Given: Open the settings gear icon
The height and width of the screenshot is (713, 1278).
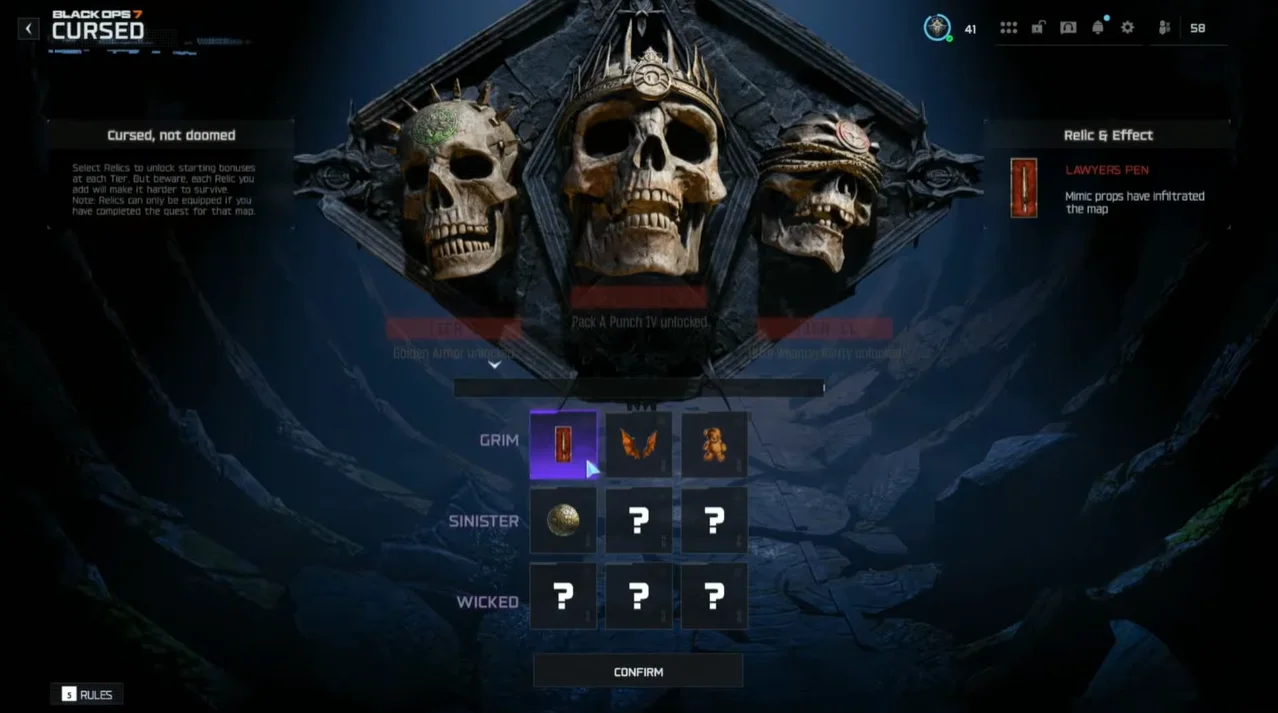Looking at the screenshot, I should (x=1127, y=28).
